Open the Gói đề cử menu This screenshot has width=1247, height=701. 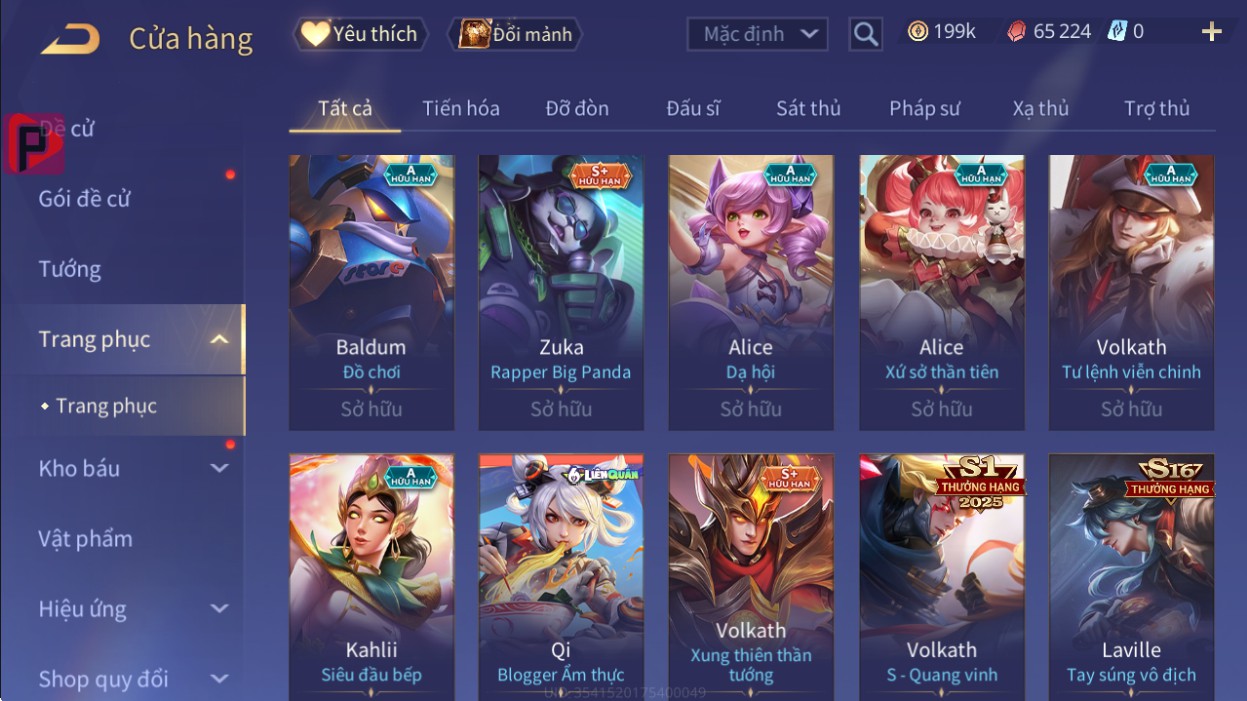tap(85, 198)
